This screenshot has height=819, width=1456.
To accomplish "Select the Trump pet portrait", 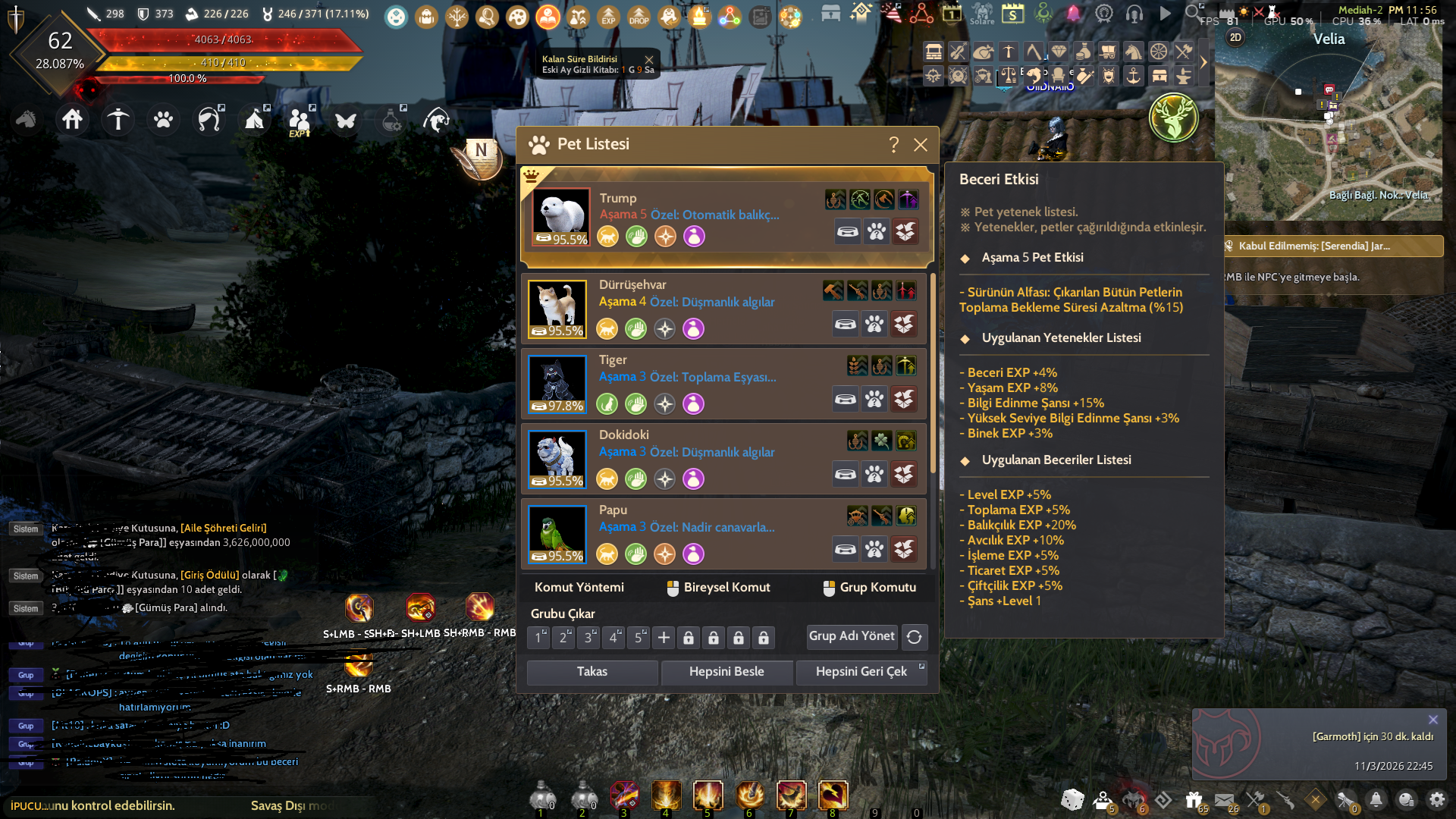I will [561, 218].
